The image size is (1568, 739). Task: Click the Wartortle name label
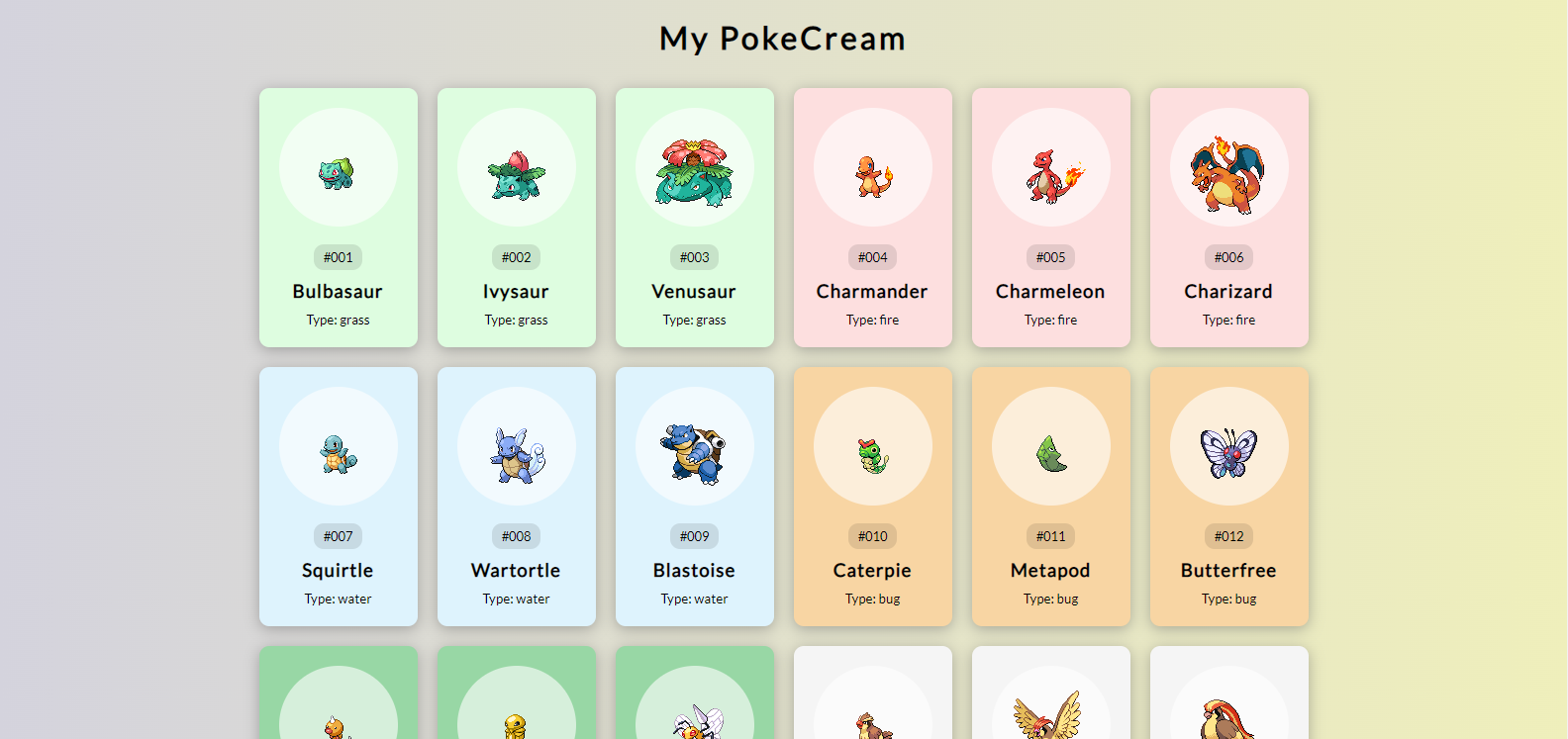[x=516, y=570]
